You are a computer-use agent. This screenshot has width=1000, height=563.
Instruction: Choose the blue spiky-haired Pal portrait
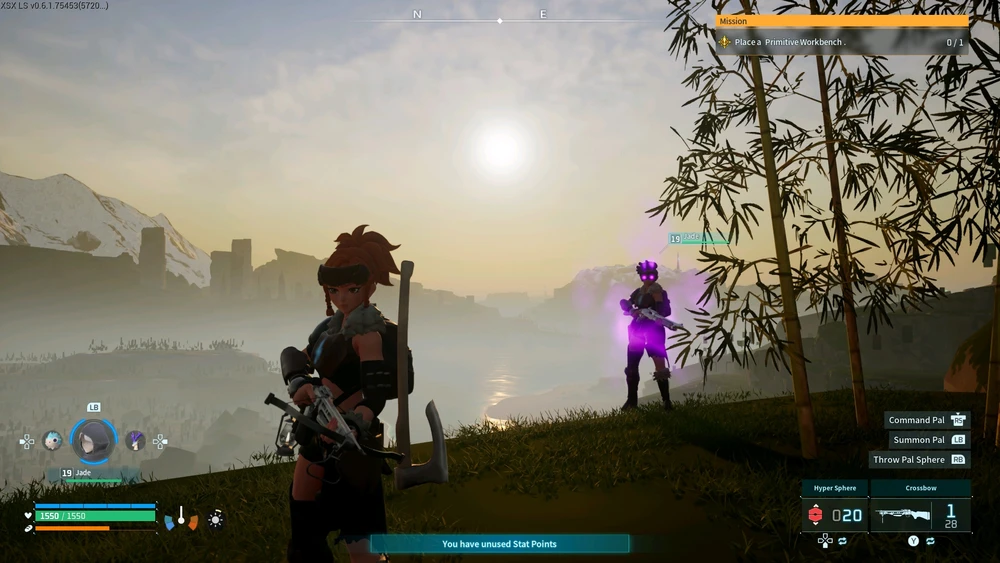tap(53, 440)
